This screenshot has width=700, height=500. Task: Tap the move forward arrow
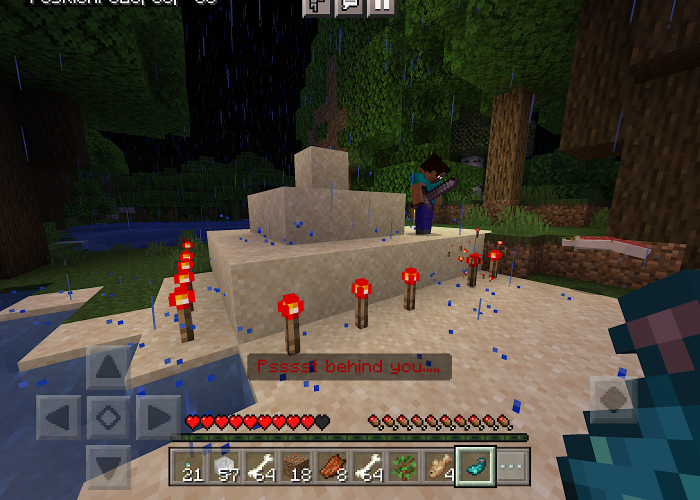(x=107, y=368)
